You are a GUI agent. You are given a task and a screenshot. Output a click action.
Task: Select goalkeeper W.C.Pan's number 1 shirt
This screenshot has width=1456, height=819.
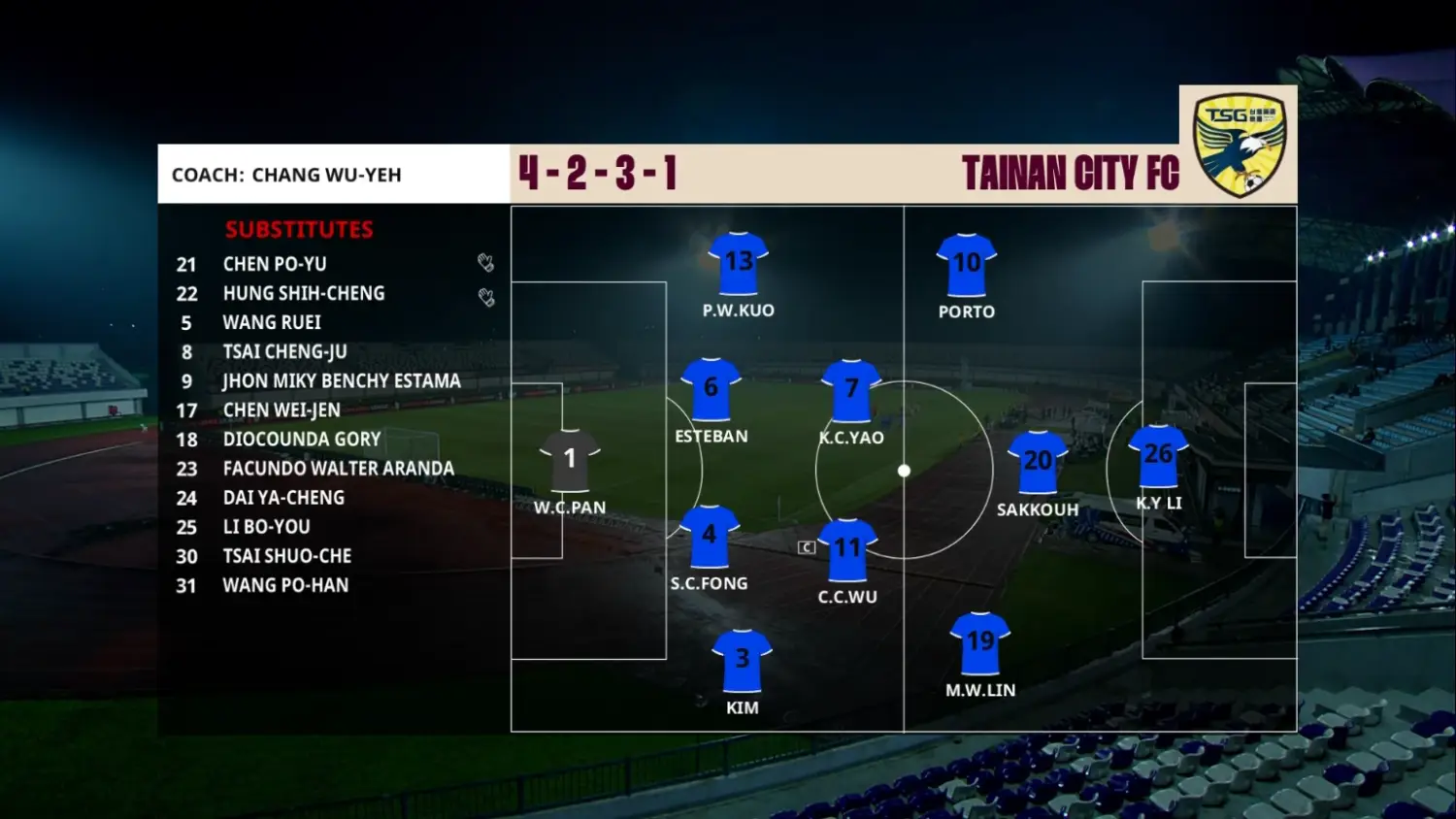pyautogui.click(x=570, y=459)
